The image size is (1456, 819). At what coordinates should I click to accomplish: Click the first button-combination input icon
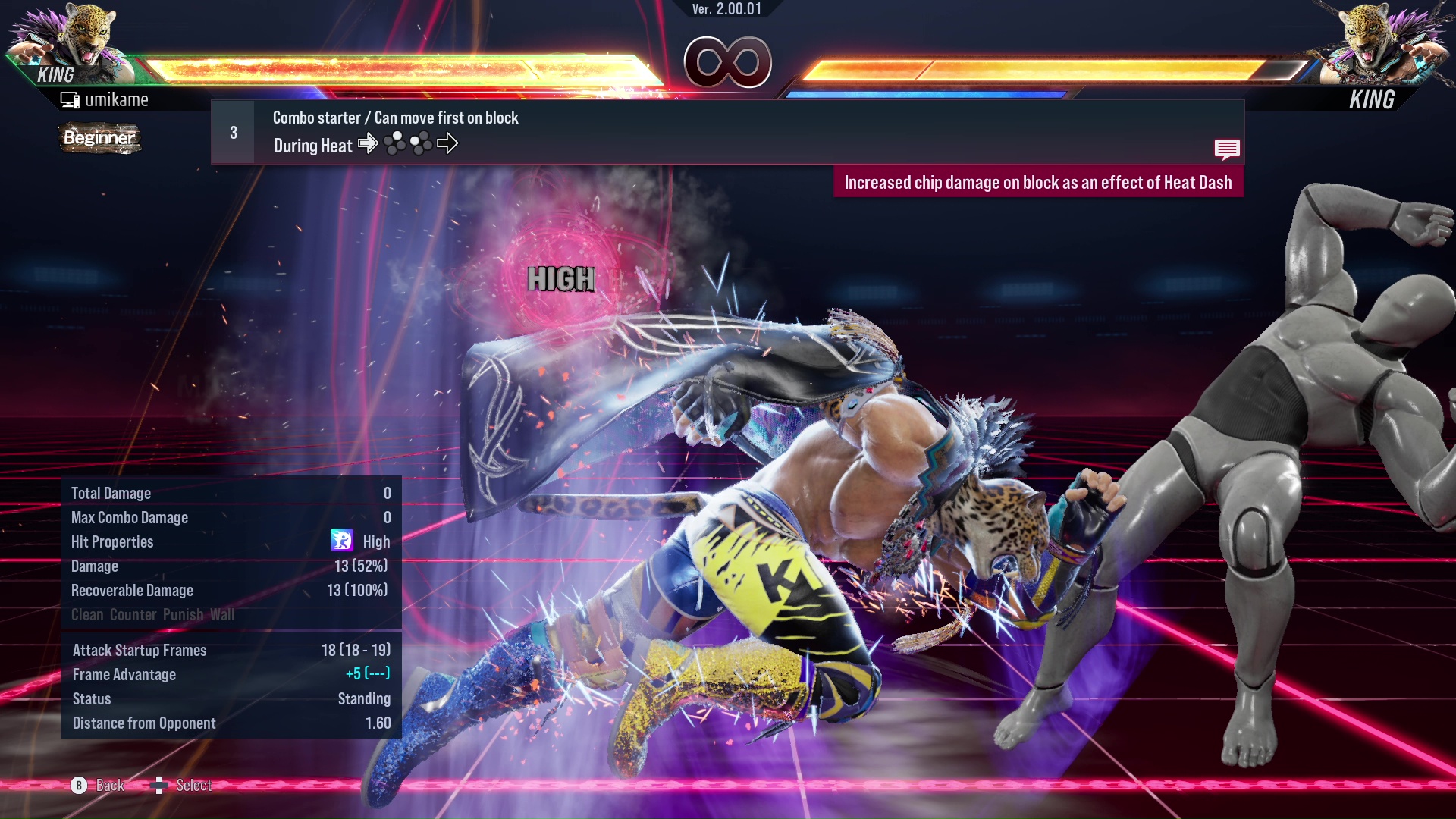coord(395,143)
